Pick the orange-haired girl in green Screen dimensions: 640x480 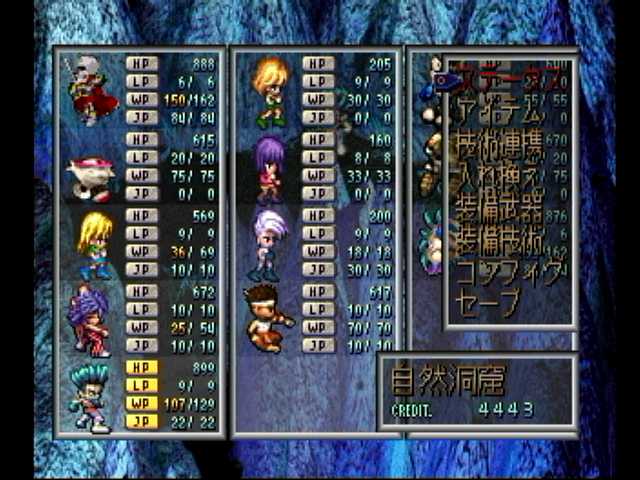(x=270, y=90)
